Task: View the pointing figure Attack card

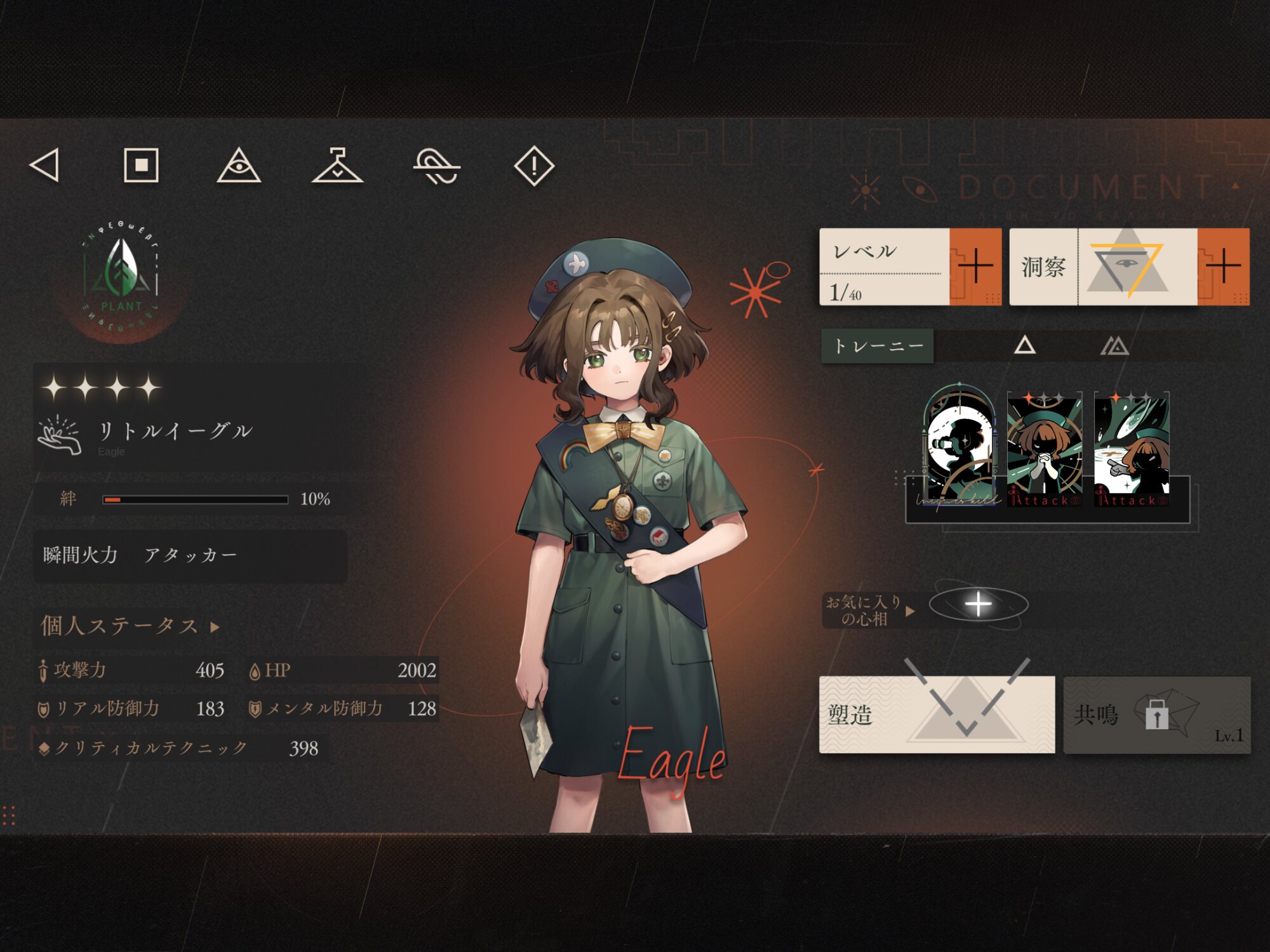Action: click(x=1132, y=449)
